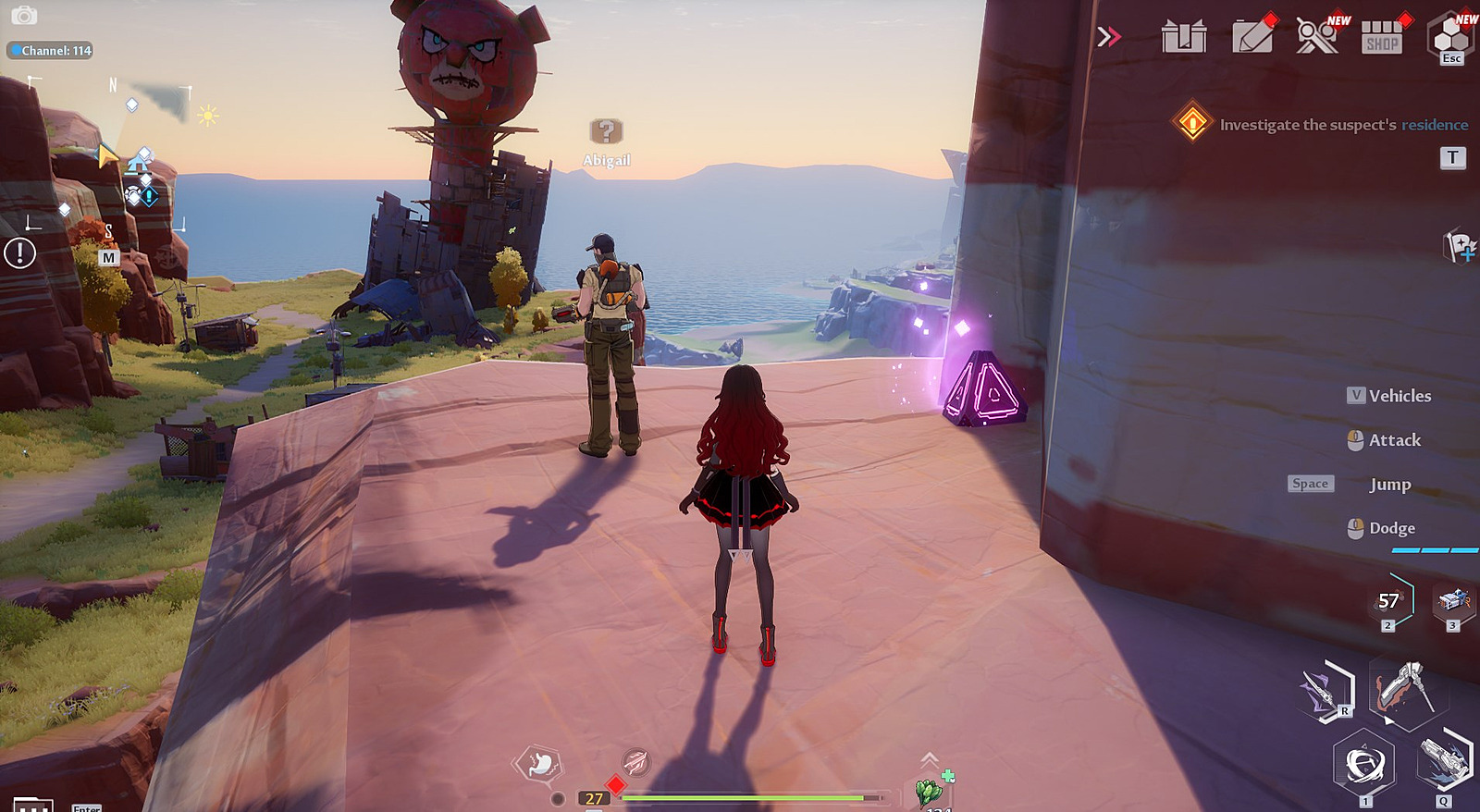Use the green leafy vegetable food item
Image resolution: width=1480 pixels, height=812 pixels.
point(930,792)
